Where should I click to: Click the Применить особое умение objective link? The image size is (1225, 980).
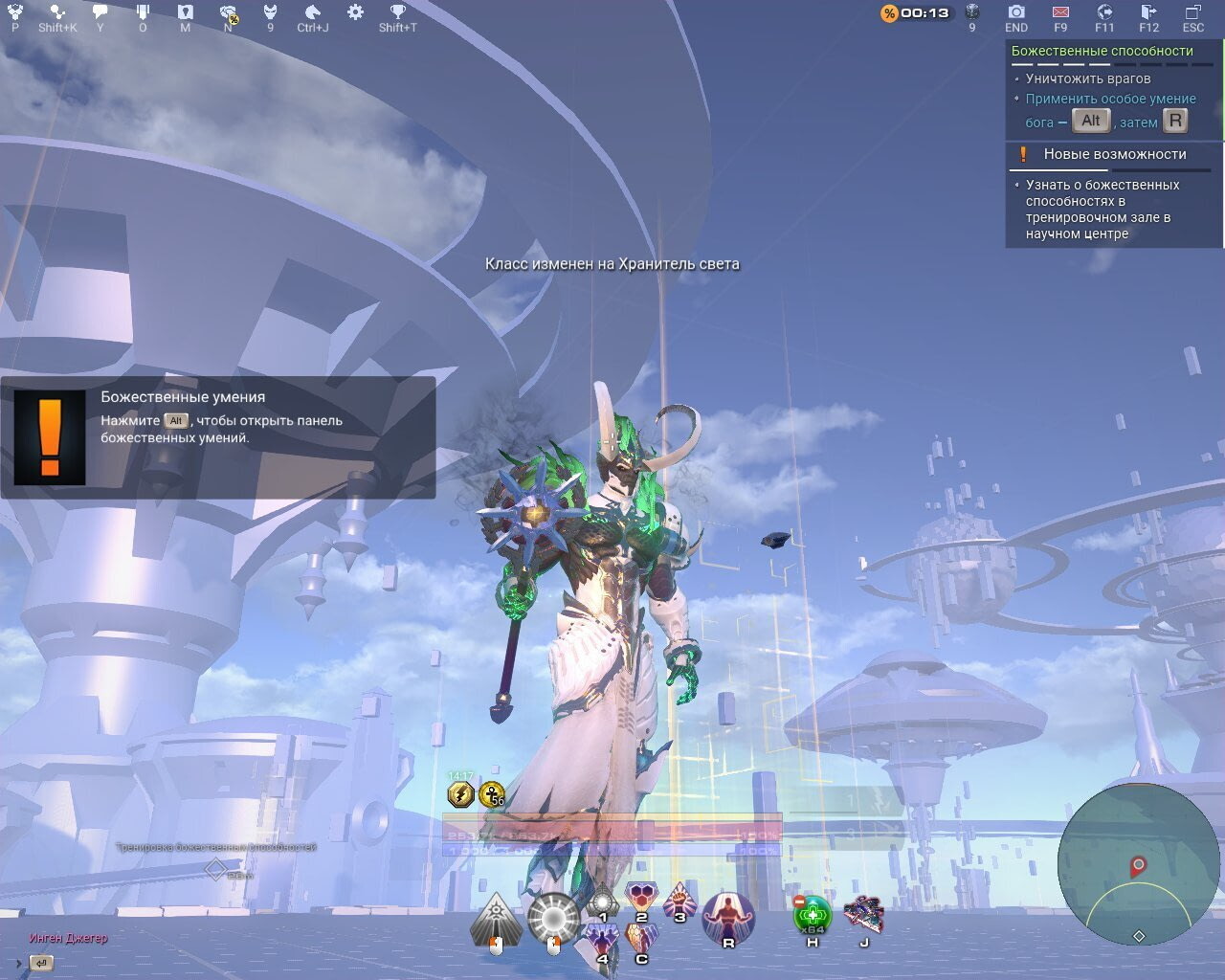tap(1111, 99)
